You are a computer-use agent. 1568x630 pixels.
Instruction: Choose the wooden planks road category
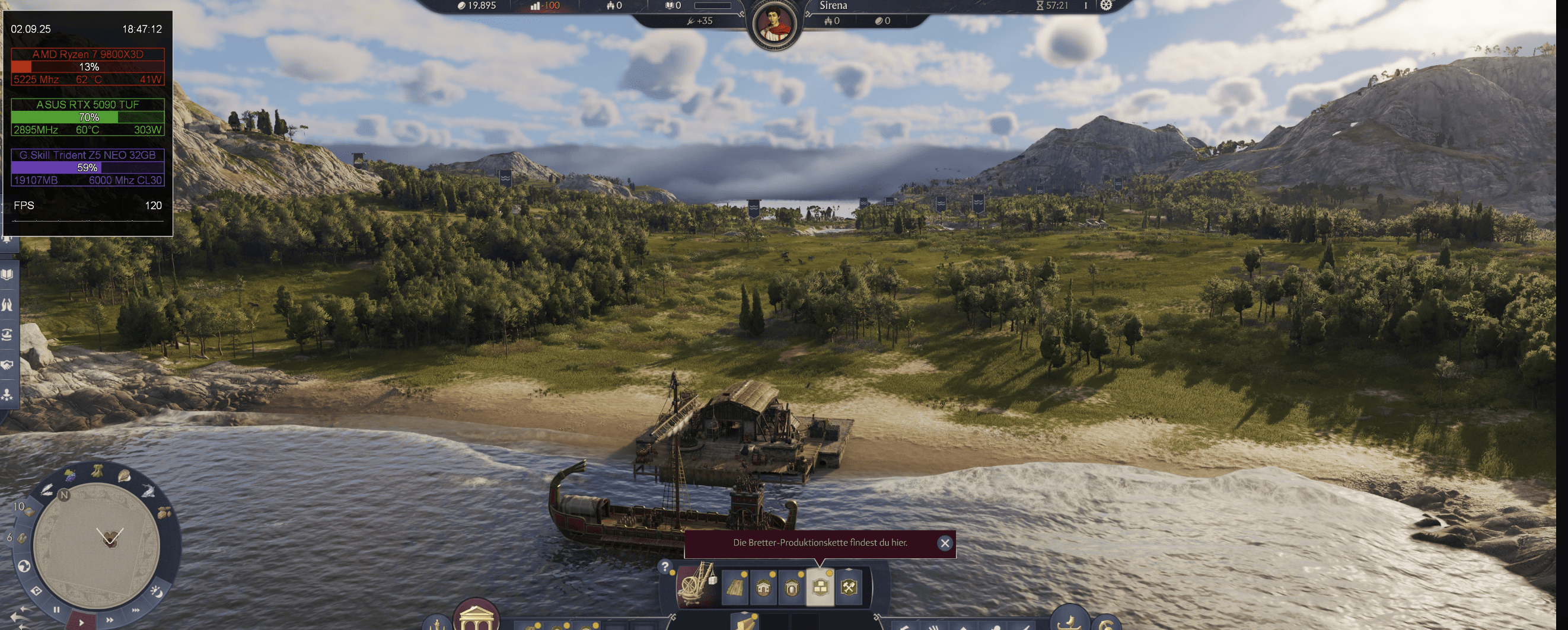735,587
